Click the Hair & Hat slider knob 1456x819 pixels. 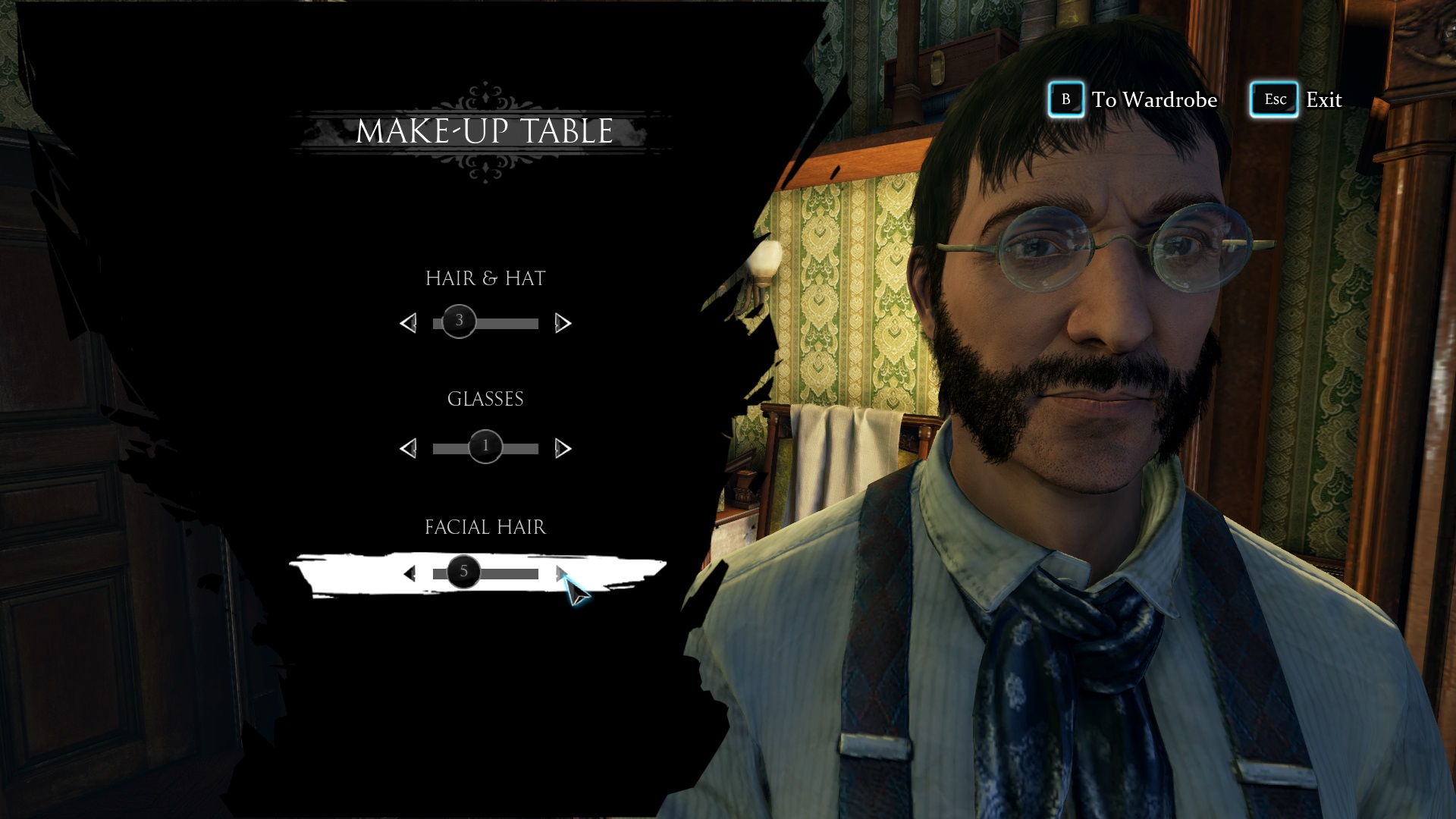[459, 322]
